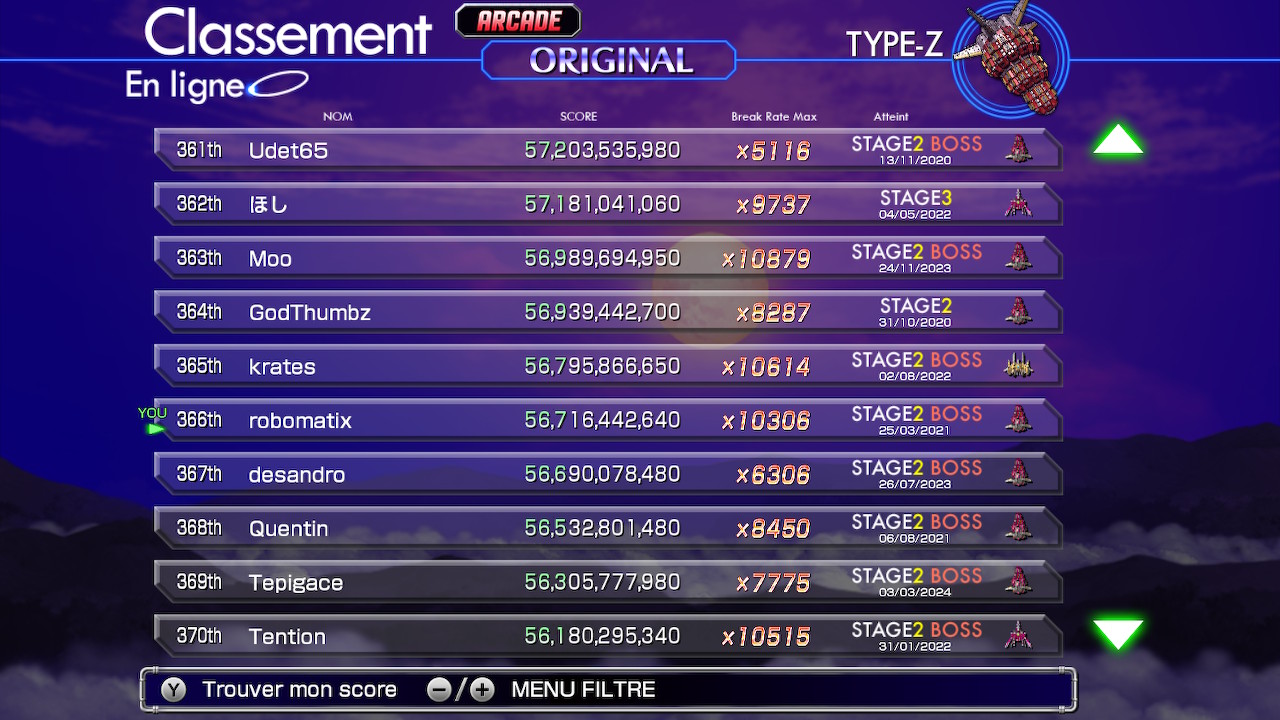
Task: Open GodThumbz's leaderboard entry
Action: [x=607, y=312]
